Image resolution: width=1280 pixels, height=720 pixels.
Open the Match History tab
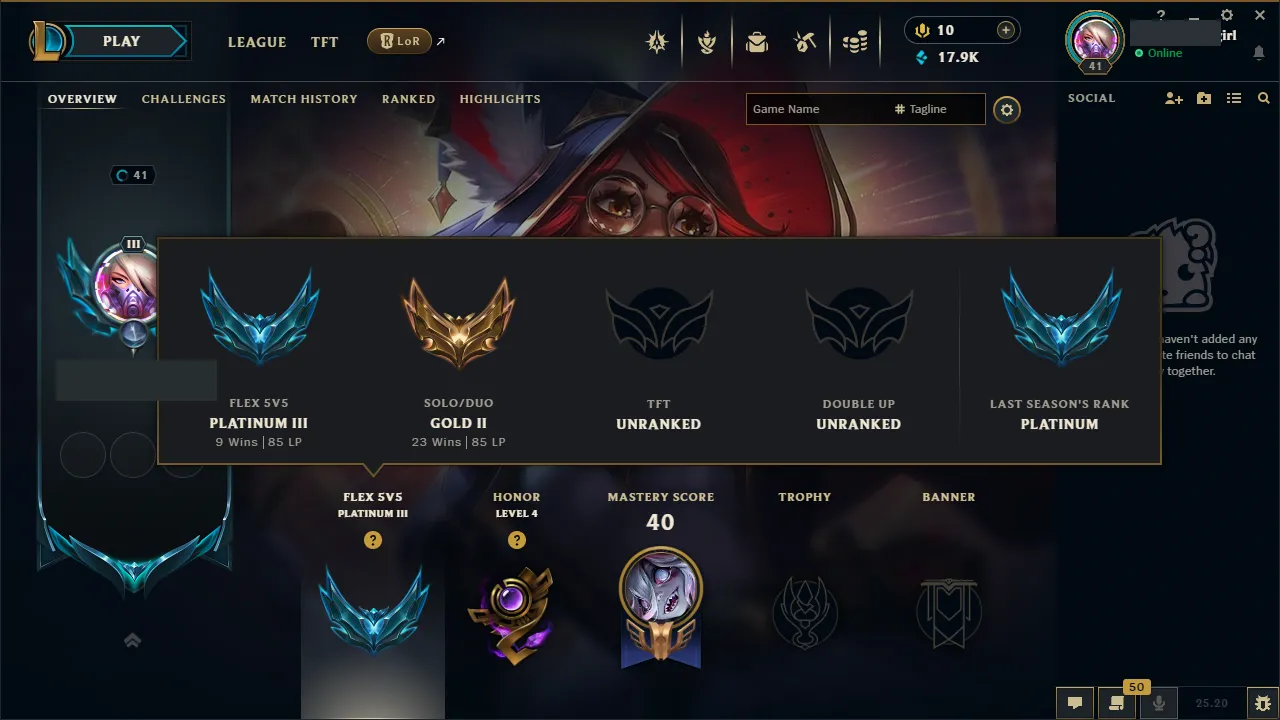point(304,98)
